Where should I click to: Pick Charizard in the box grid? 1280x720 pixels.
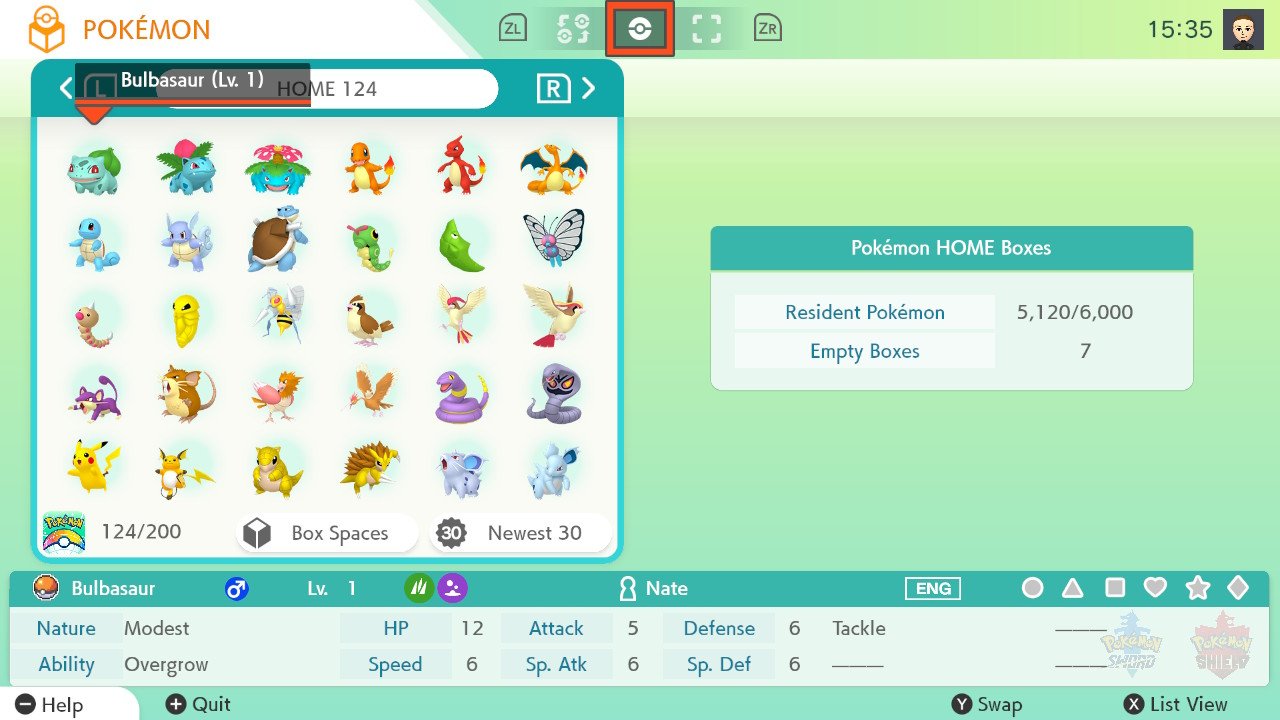(x=553, y=169)
